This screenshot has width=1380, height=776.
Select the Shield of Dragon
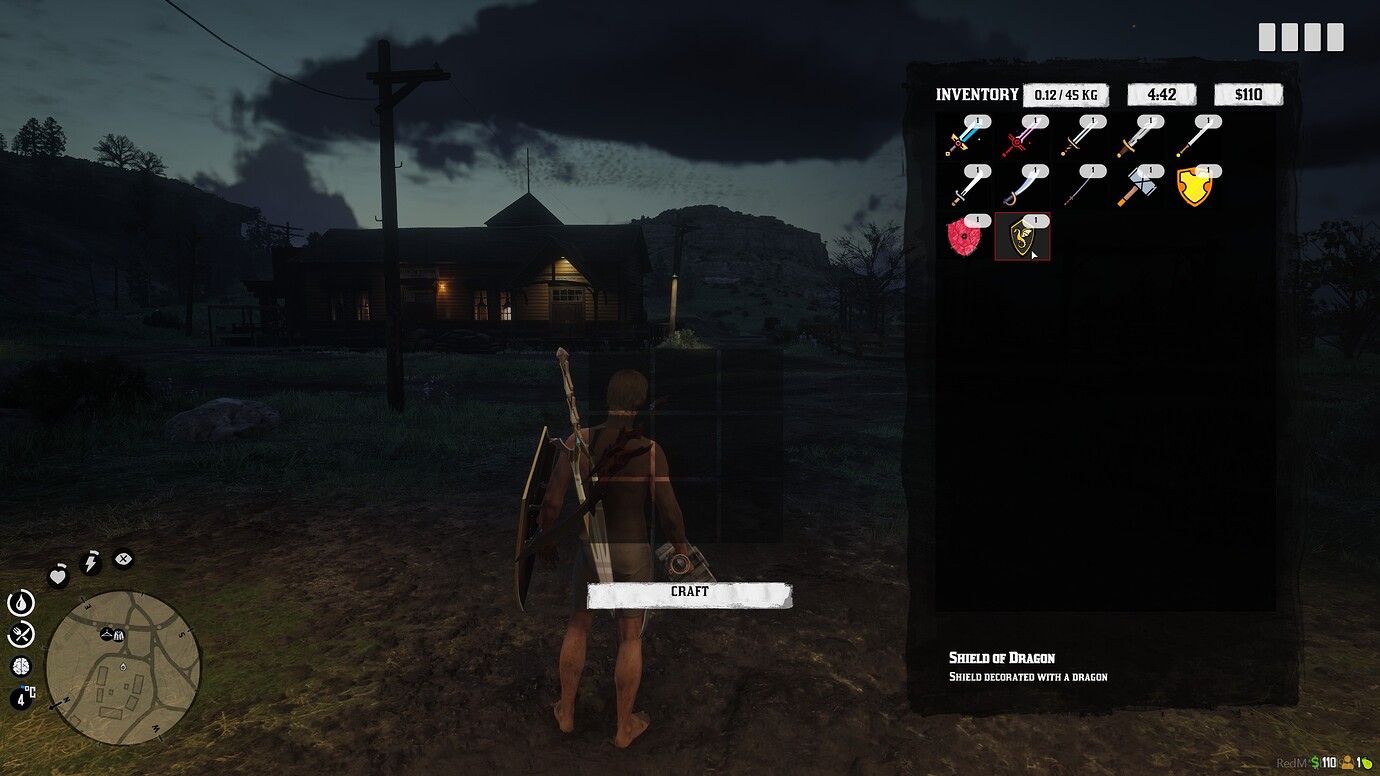[x=1022, y=237]
